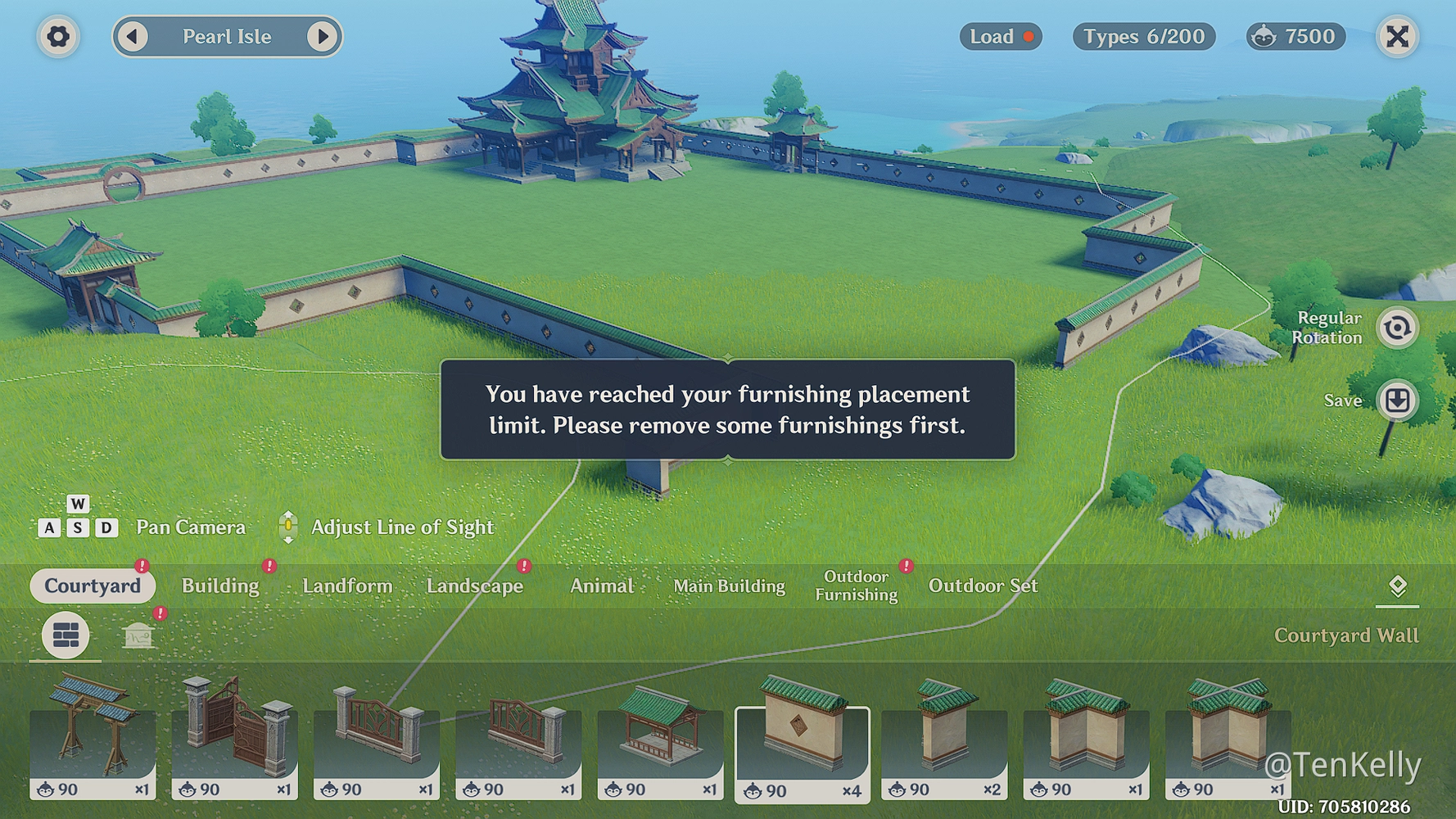This screenshot has width=1456, height=819.
Task: Open the Settings gear icon
Action: point(58,36)
